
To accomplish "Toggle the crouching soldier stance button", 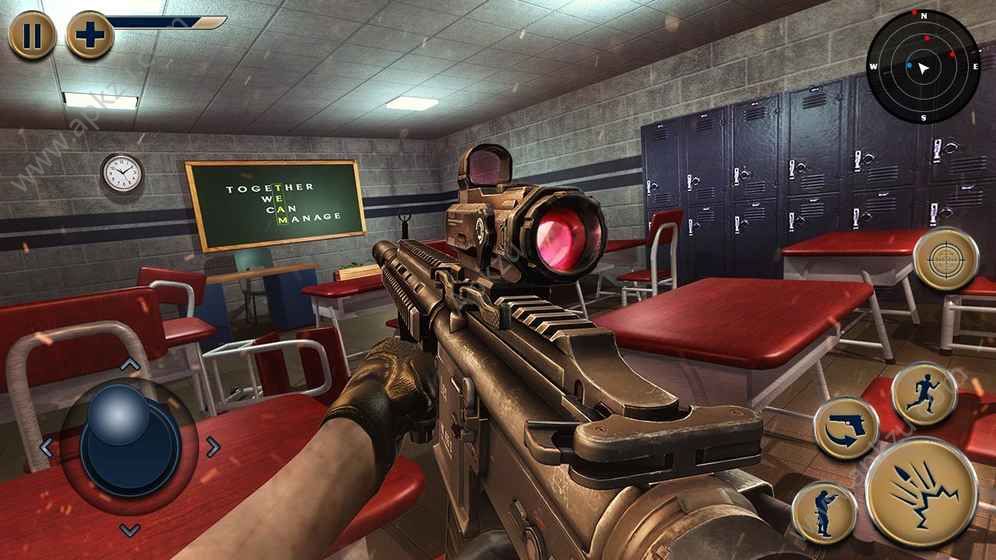I will pyautogui.click(x=824, y=510).
